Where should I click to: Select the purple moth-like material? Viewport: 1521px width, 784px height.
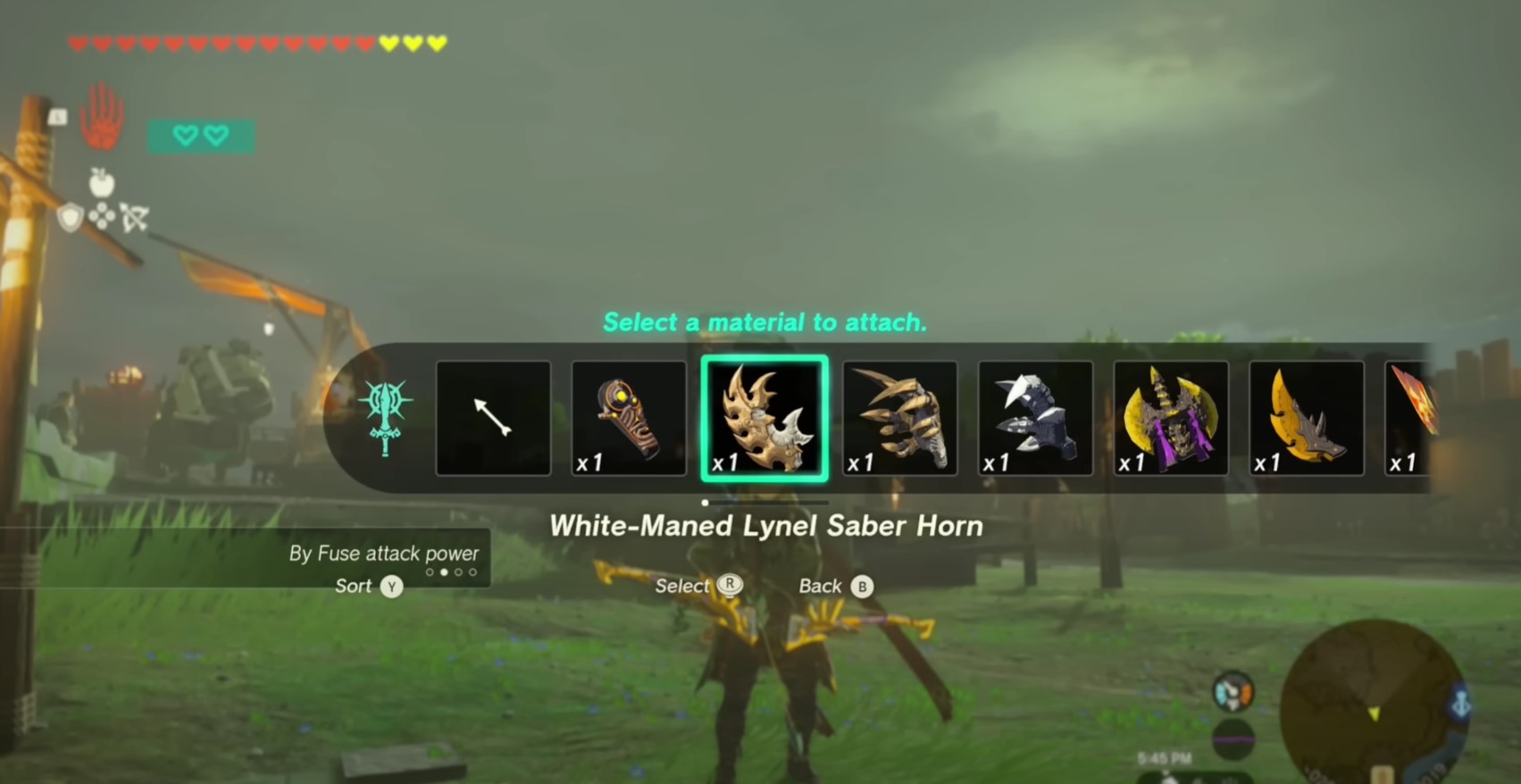[1171, 418]
